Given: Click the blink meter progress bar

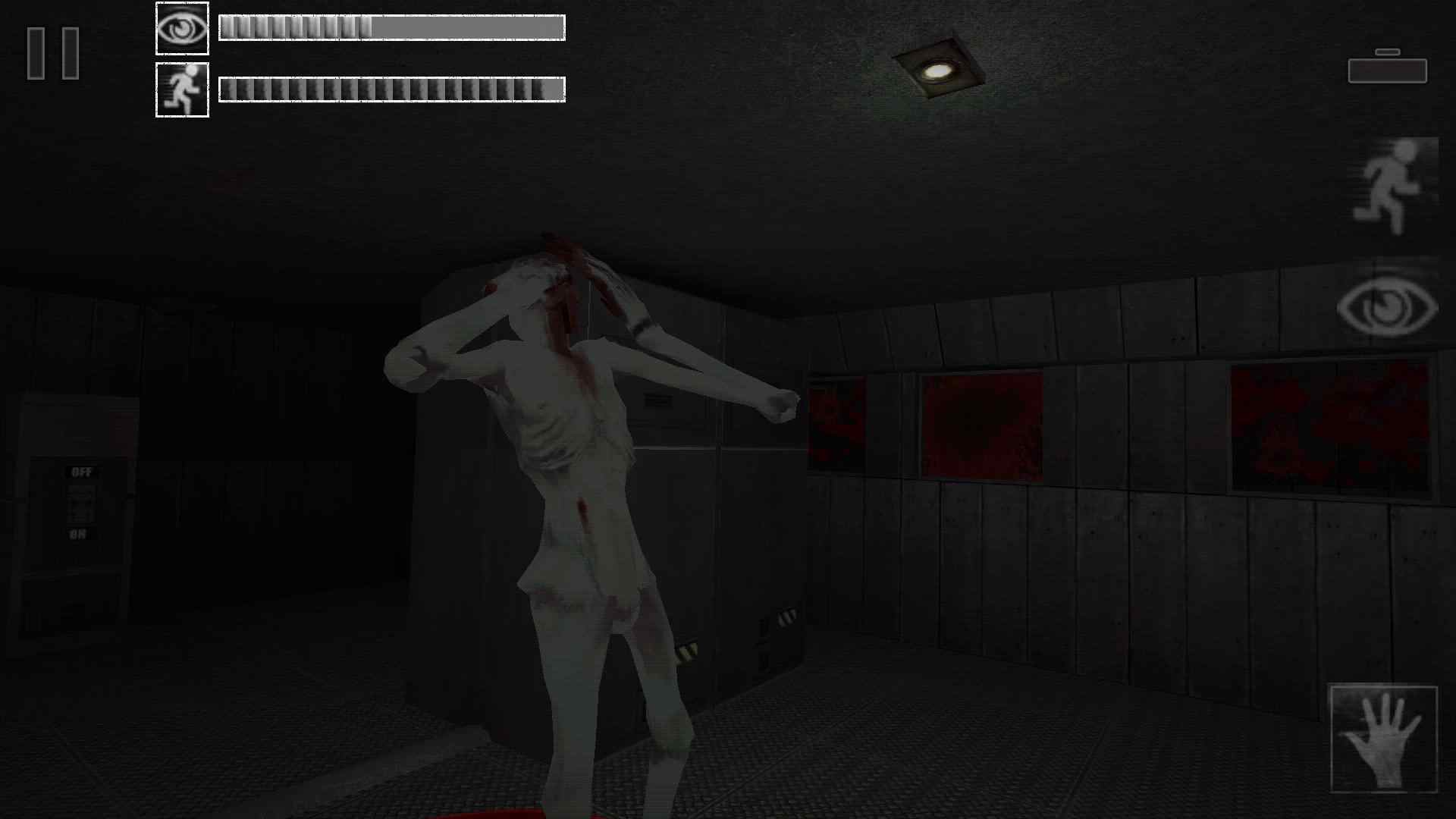Looking at the screenshot, I should (x=391, y=28).
